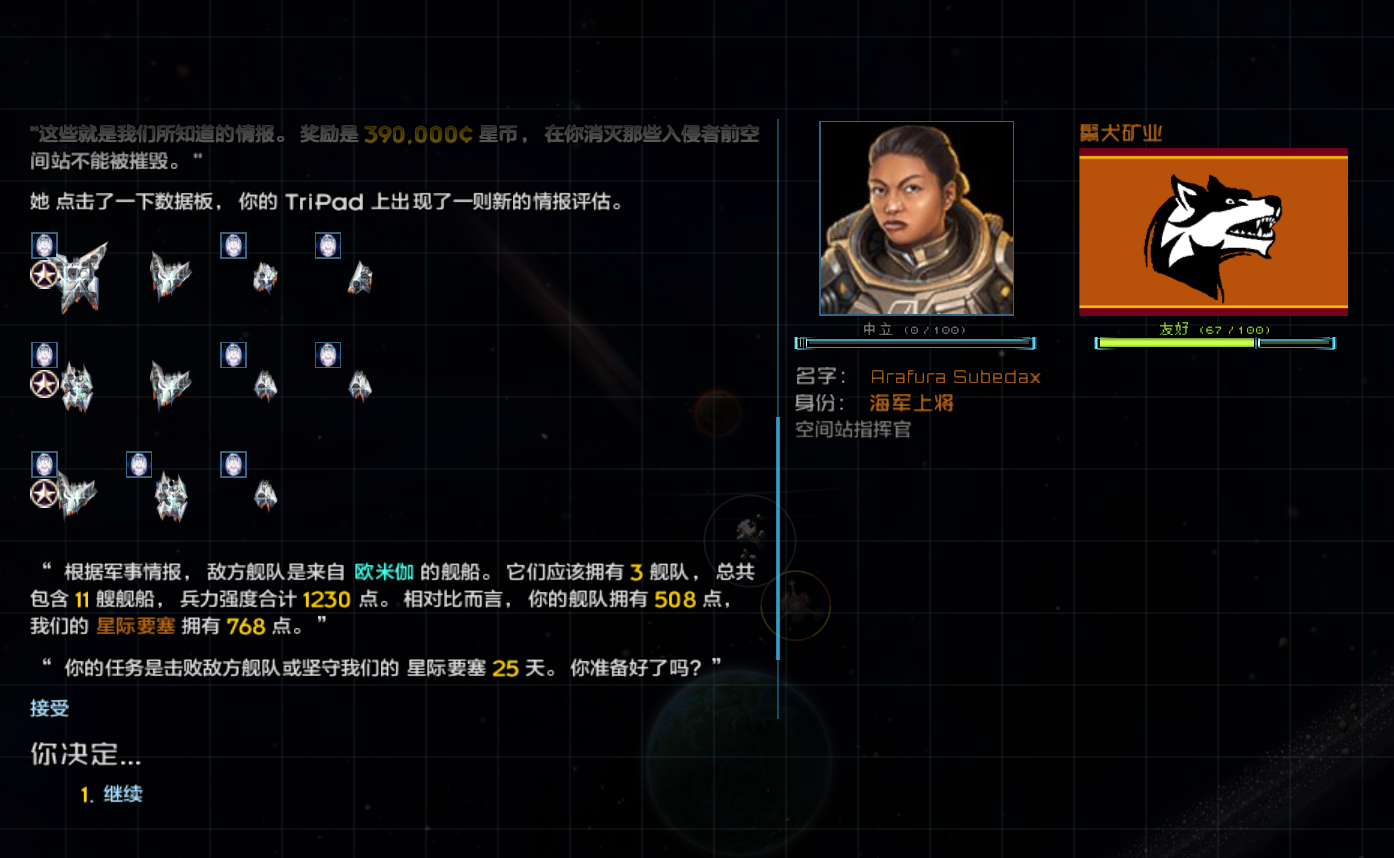Screen dimensions: 1394x858
Task: Select the crew portrait icon above the flagship
Action: [44, 244]
